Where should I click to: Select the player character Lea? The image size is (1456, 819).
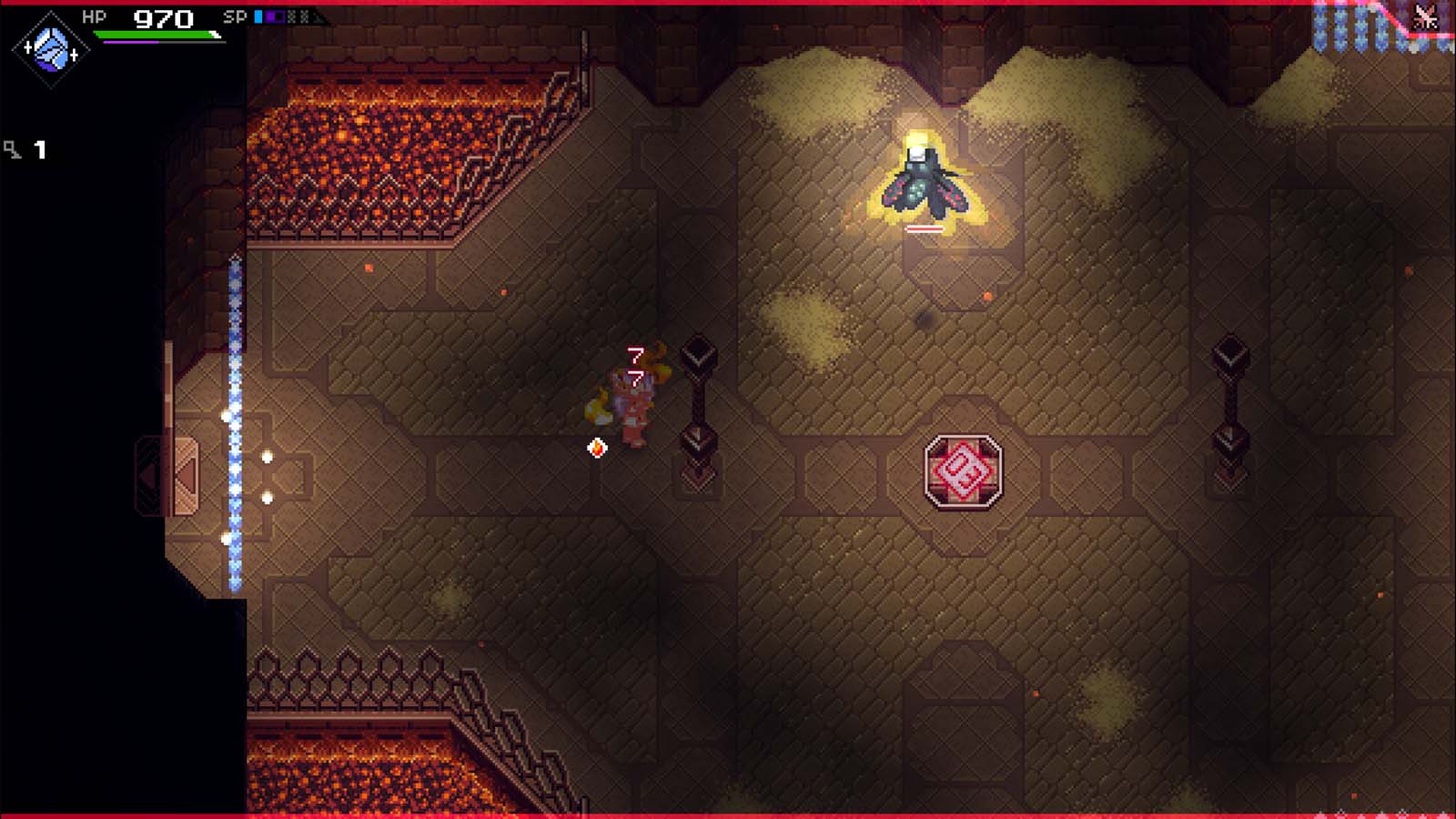(x=632, y=409)
